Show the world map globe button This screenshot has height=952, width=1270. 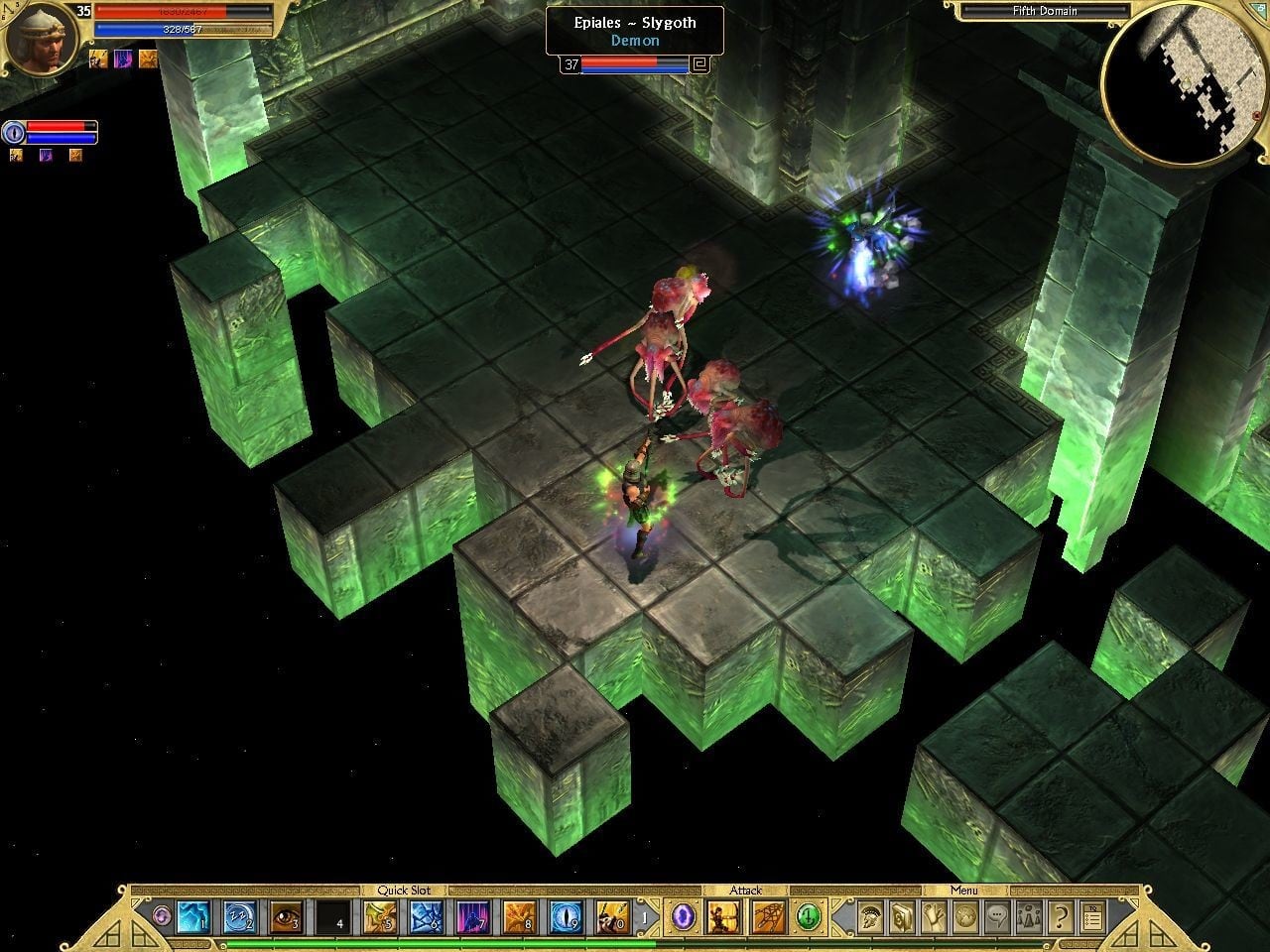tap(966, 917)
